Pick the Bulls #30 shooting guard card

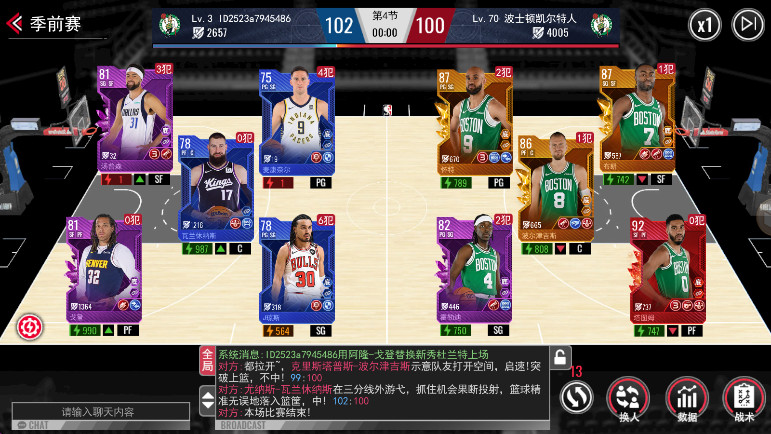click(x=297, y=272)
